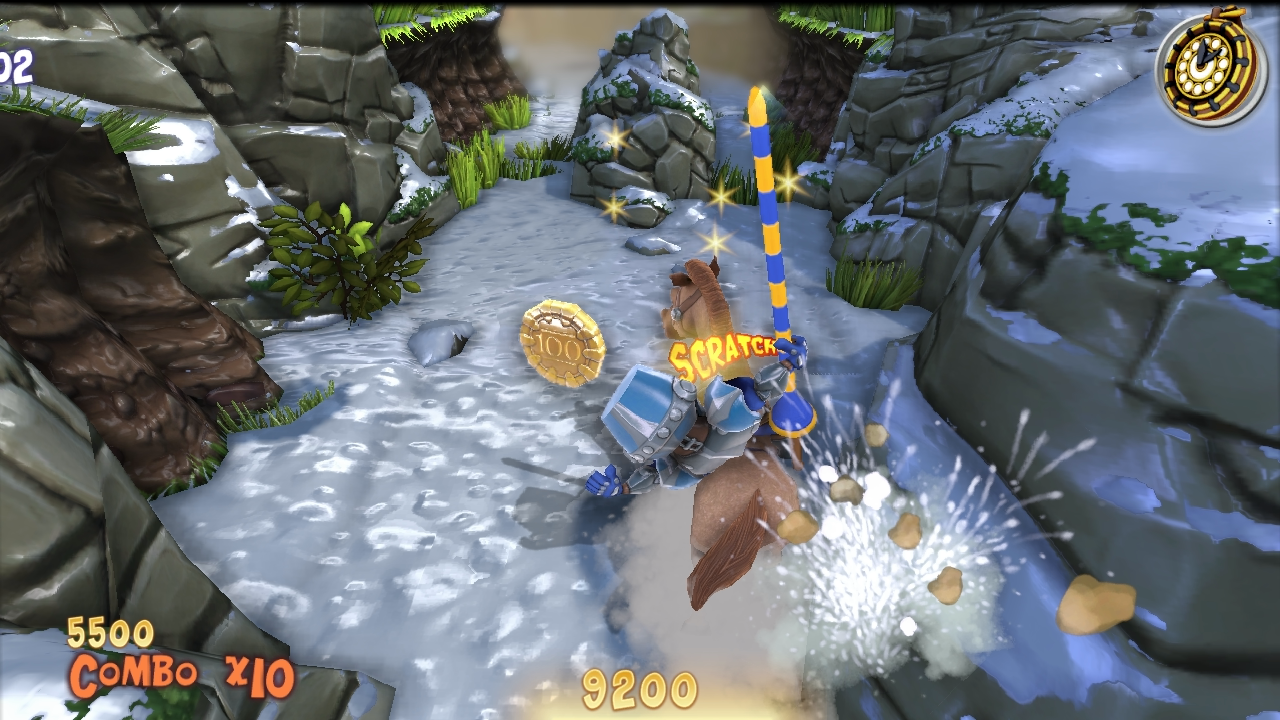Screen dimensions: 1280x720
Task: Click the SCRATCH word burst
Action: point(725,352)
